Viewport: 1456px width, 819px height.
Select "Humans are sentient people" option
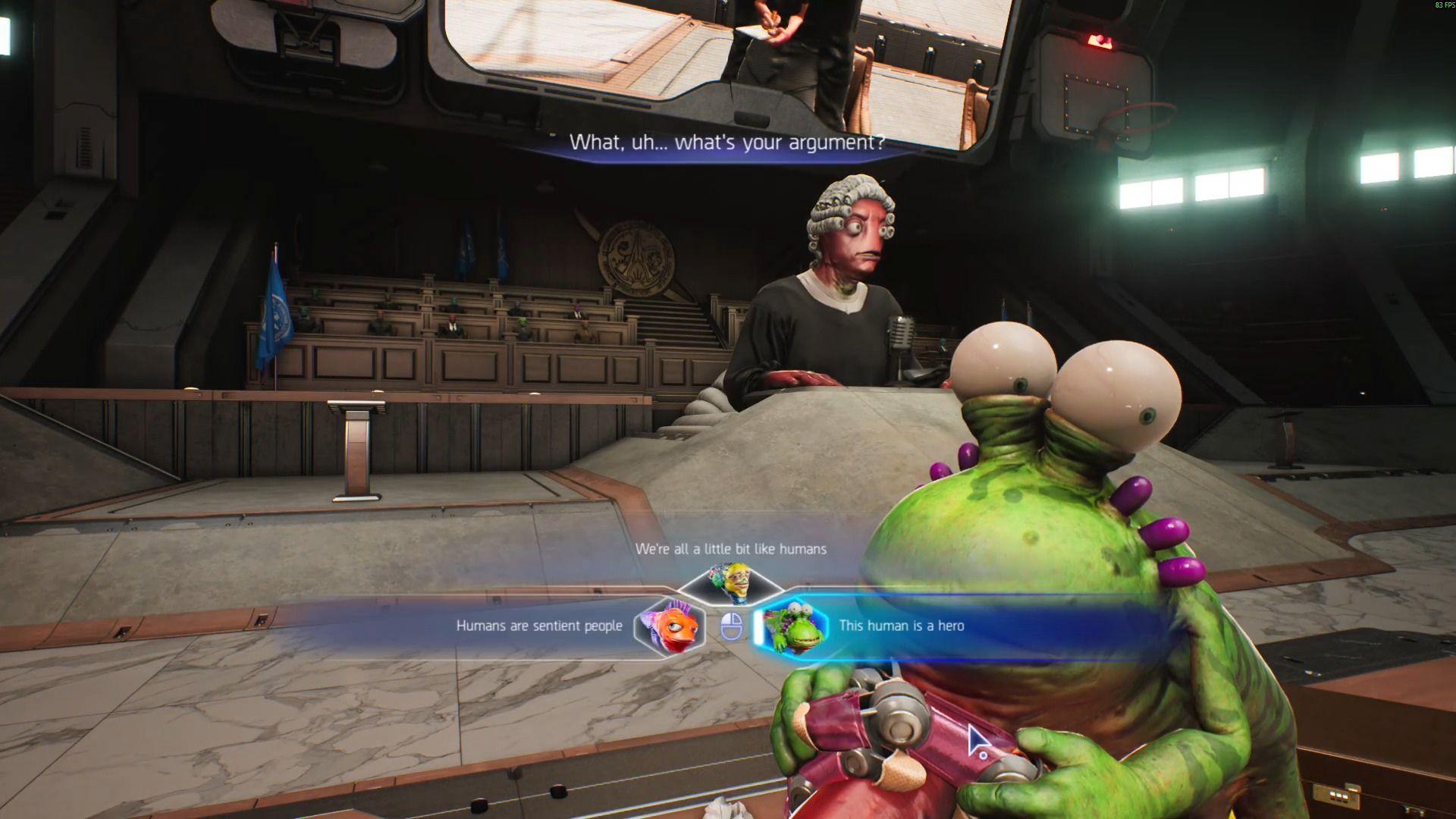click(x=539, y=626)
